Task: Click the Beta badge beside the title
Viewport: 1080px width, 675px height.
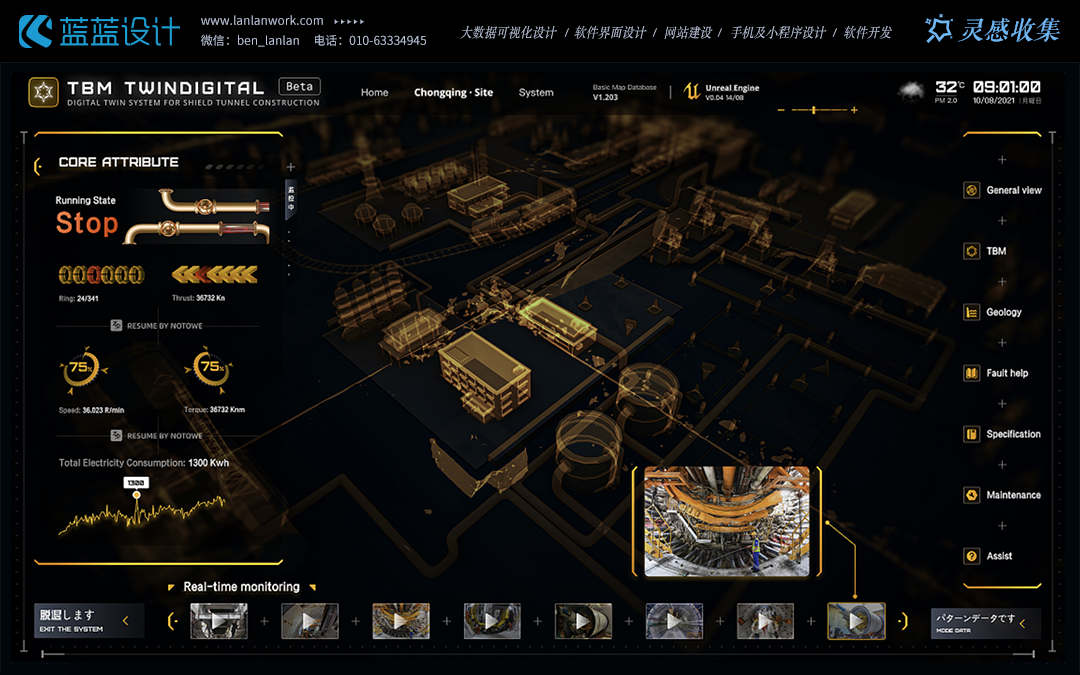Action: (x=299, y=87)
